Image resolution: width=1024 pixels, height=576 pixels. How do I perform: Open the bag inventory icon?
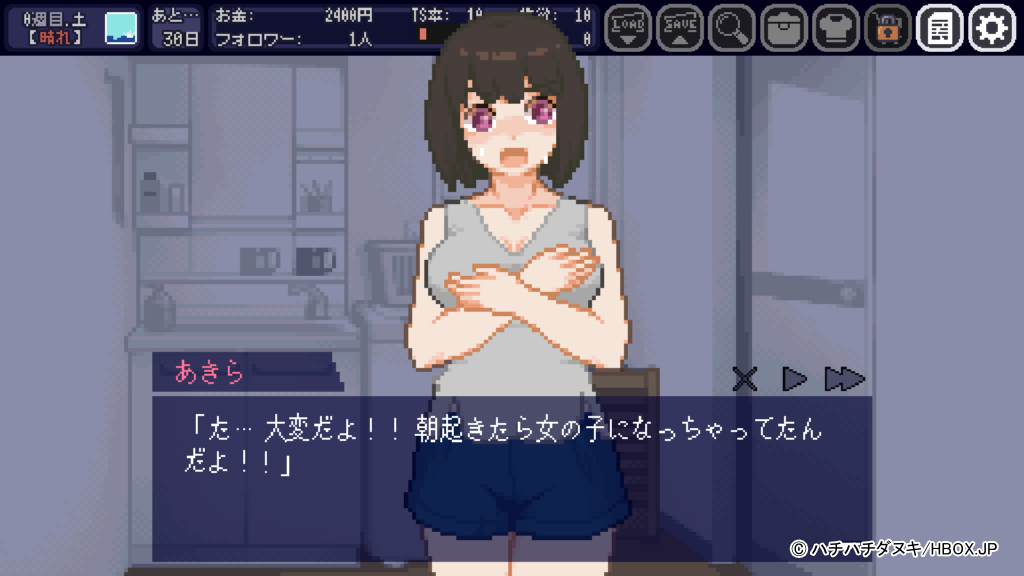(x=784, y=28)
